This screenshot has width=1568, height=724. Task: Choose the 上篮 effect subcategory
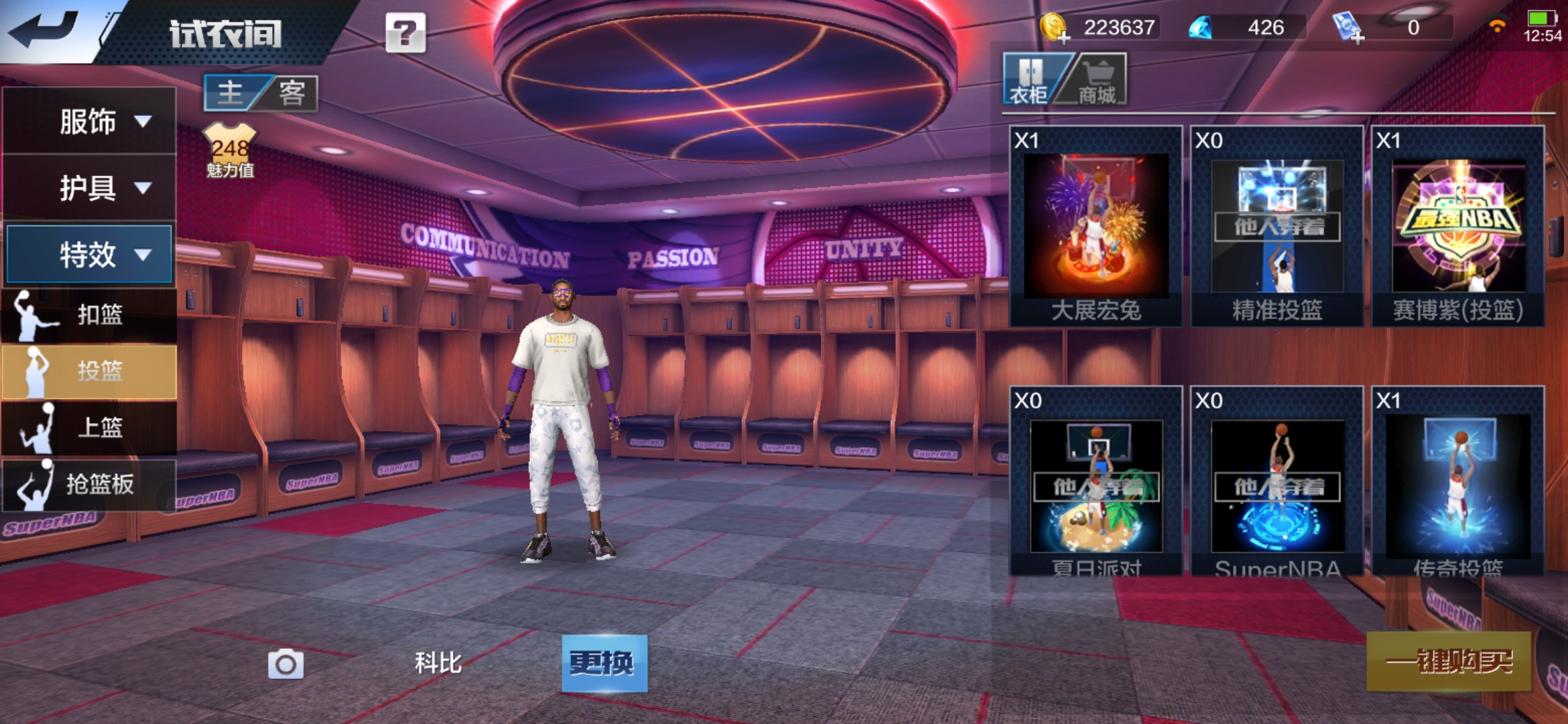pyautogui.click(x=89, y=427)
